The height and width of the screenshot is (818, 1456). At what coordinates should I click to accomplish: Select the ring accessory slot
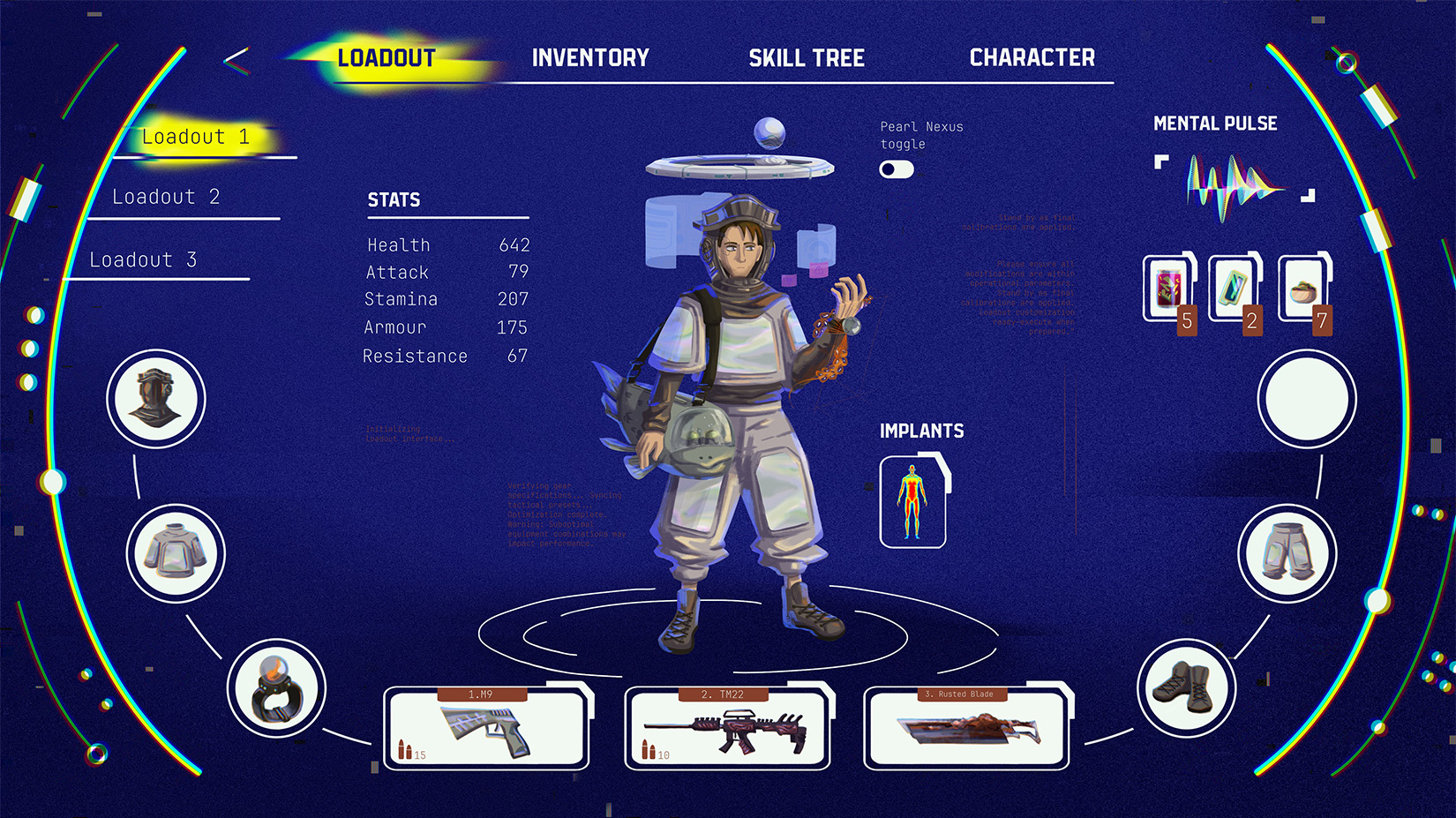click(x=276, y=688)
